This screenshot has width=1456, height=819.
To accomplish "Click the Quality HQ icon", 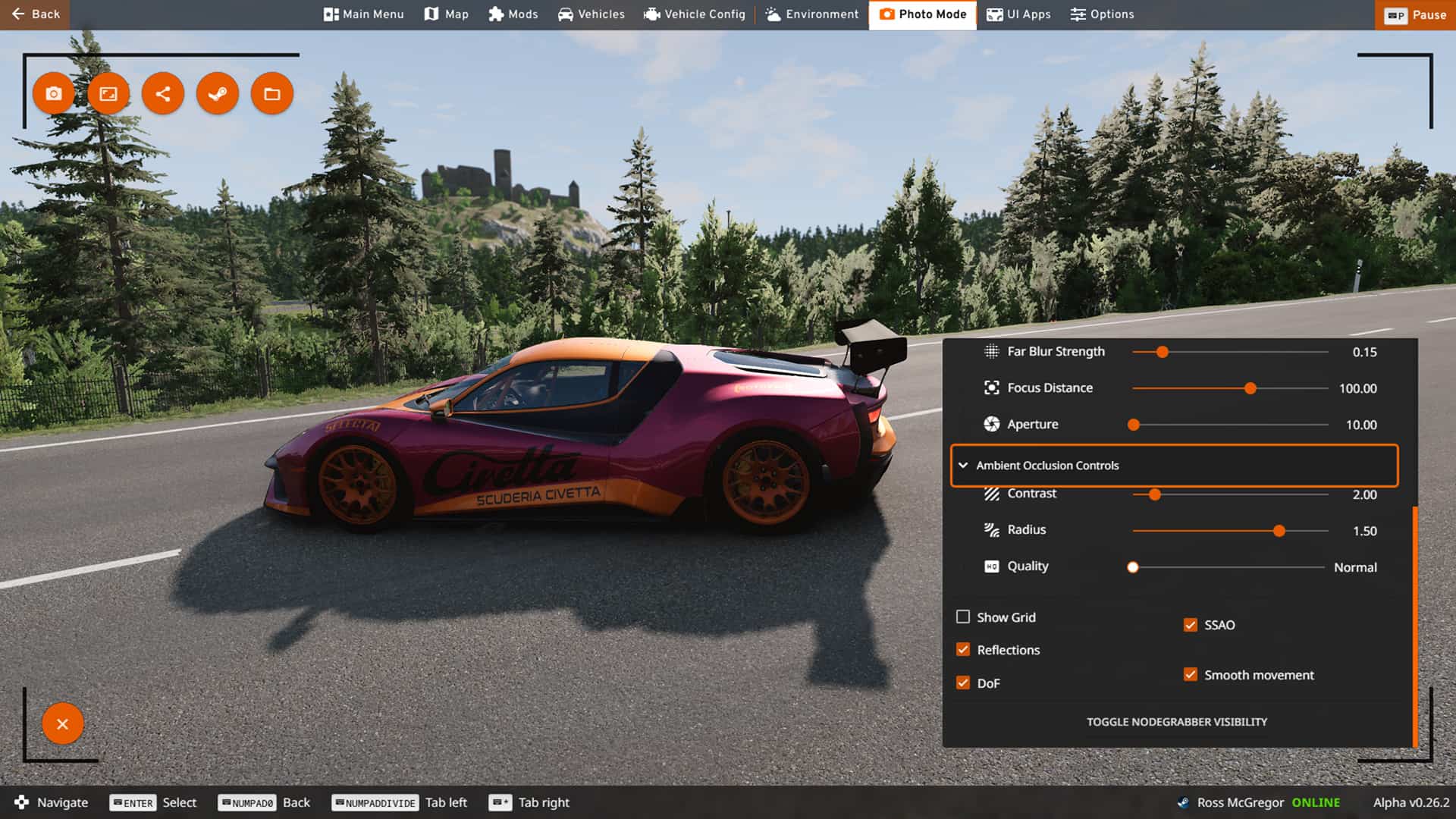I will pos(990,566).
